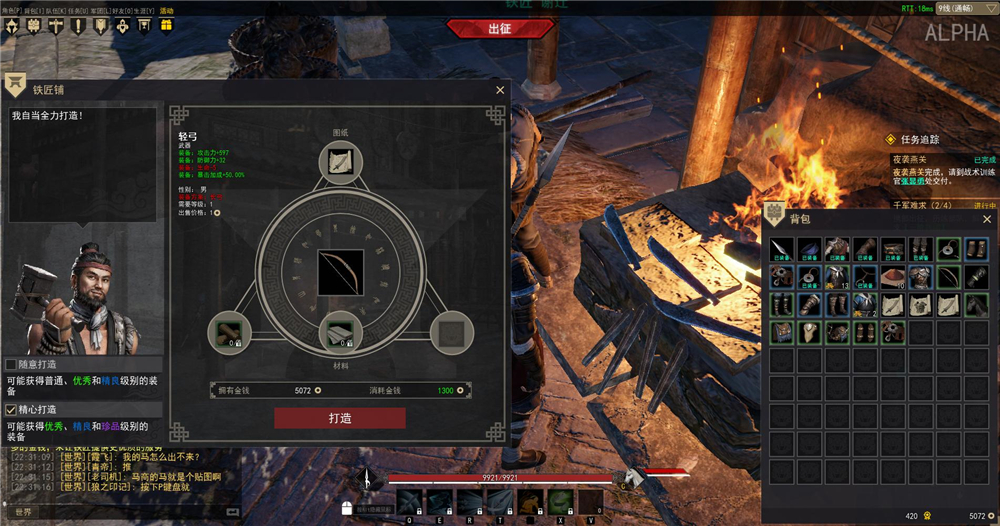Image resolution: width=1000 pixels, height=526 pixels.
Task: Select the wood logs material slot
Action: tap(228, 332)
